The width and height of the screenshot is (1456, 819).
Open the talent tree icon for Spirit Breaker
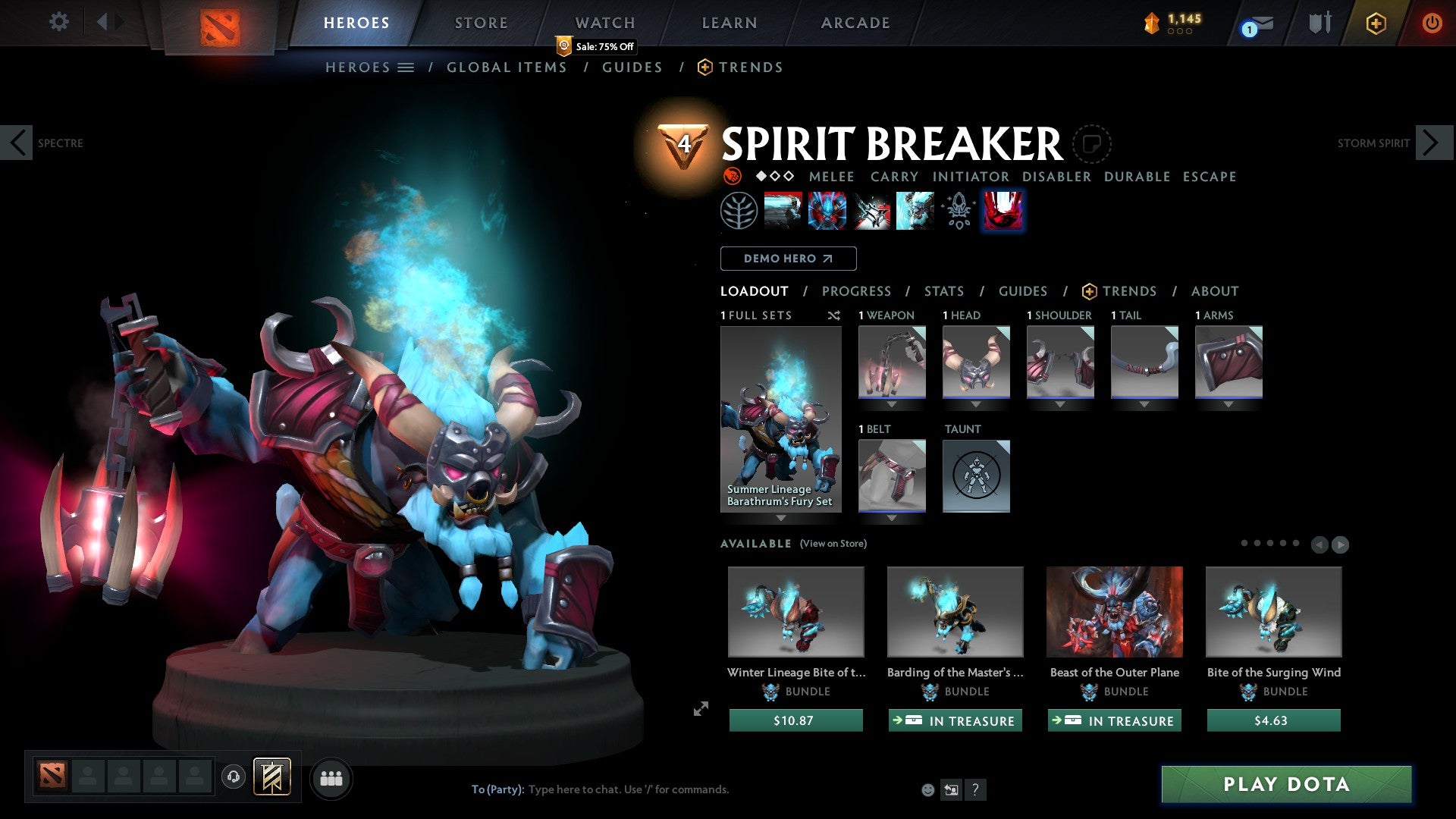(738, 210)
